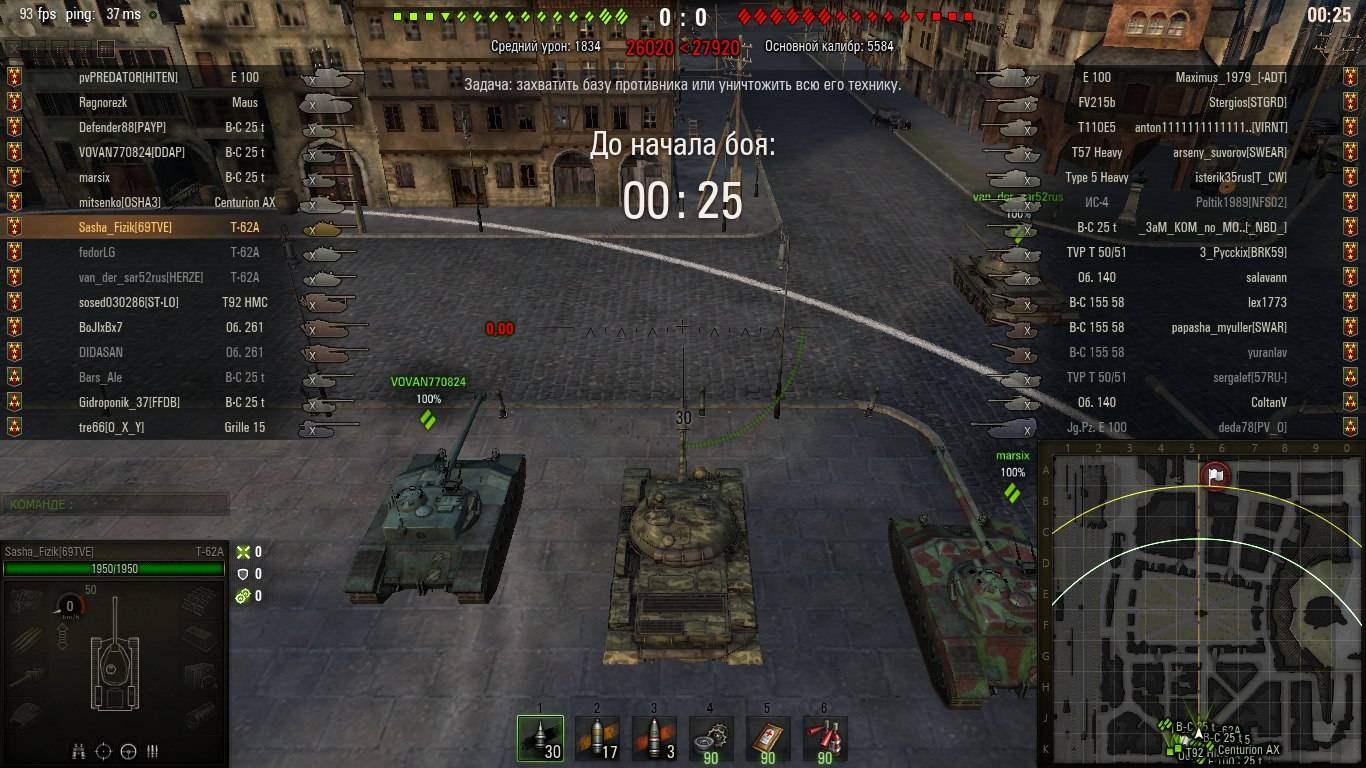
Task: Select enemy deda78 Jg.Pz. E 100 row
Action: click(x=1180, y=427)
